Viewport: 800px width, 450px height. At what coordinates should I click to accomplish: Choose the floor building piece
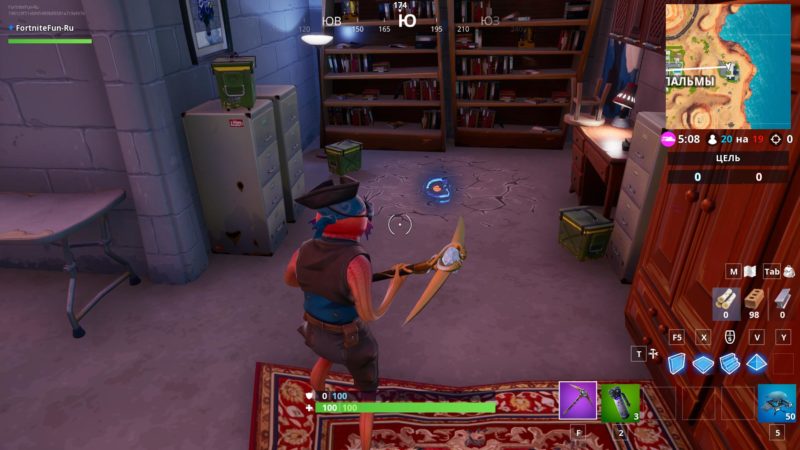coord(704,363)
